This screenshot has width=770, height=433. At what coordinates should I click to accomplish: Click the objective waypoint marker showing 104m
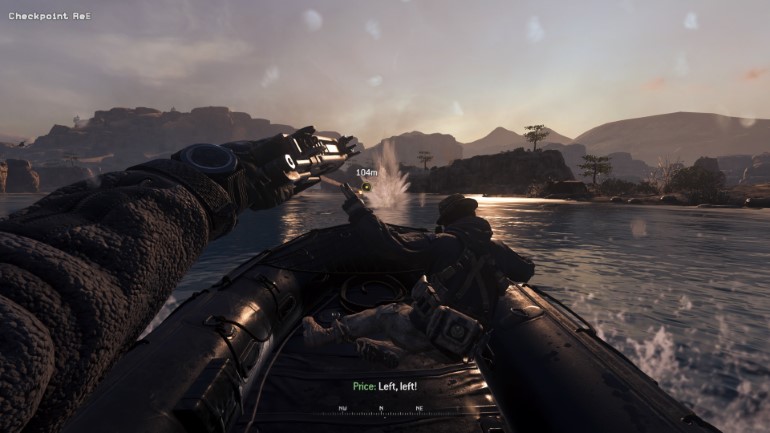[367, 185]
